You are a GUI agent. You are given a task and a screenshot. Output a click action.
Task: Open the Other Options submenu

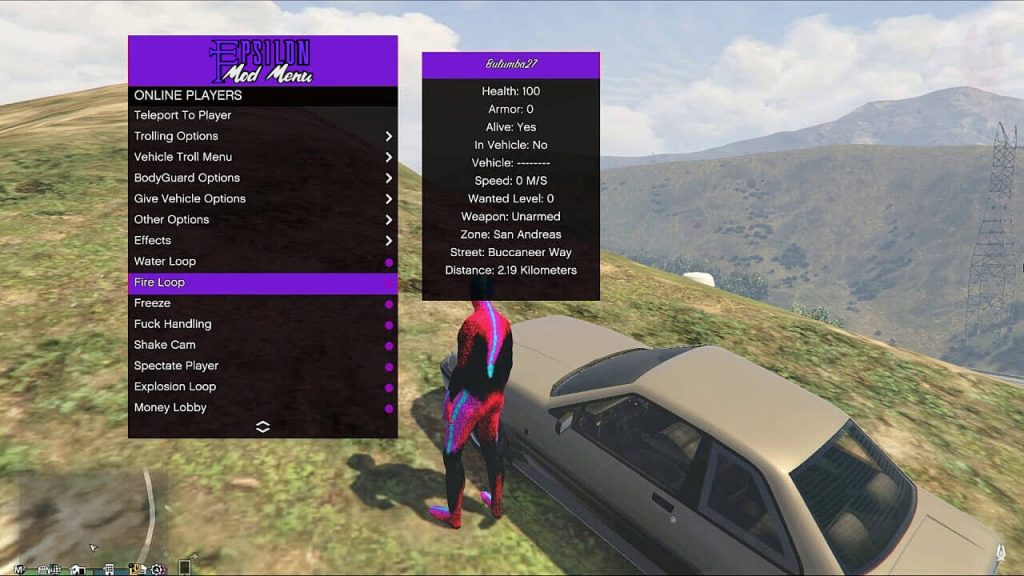(x=172, y=220)
